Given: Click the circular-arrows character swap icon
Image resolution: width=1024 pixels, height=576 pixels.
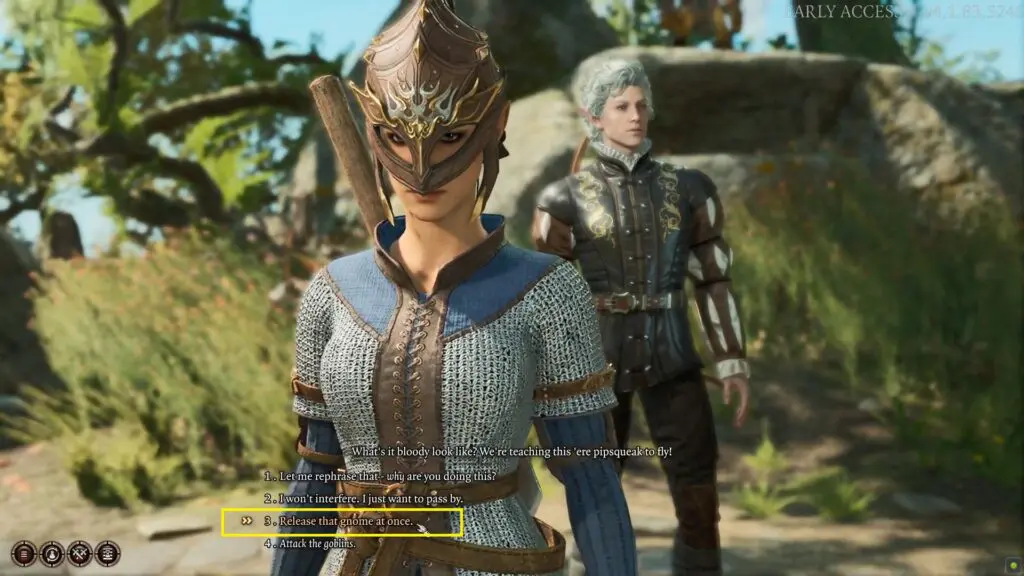Looking at the screenshot, I should pyautogui.click(x=52, y=552).
